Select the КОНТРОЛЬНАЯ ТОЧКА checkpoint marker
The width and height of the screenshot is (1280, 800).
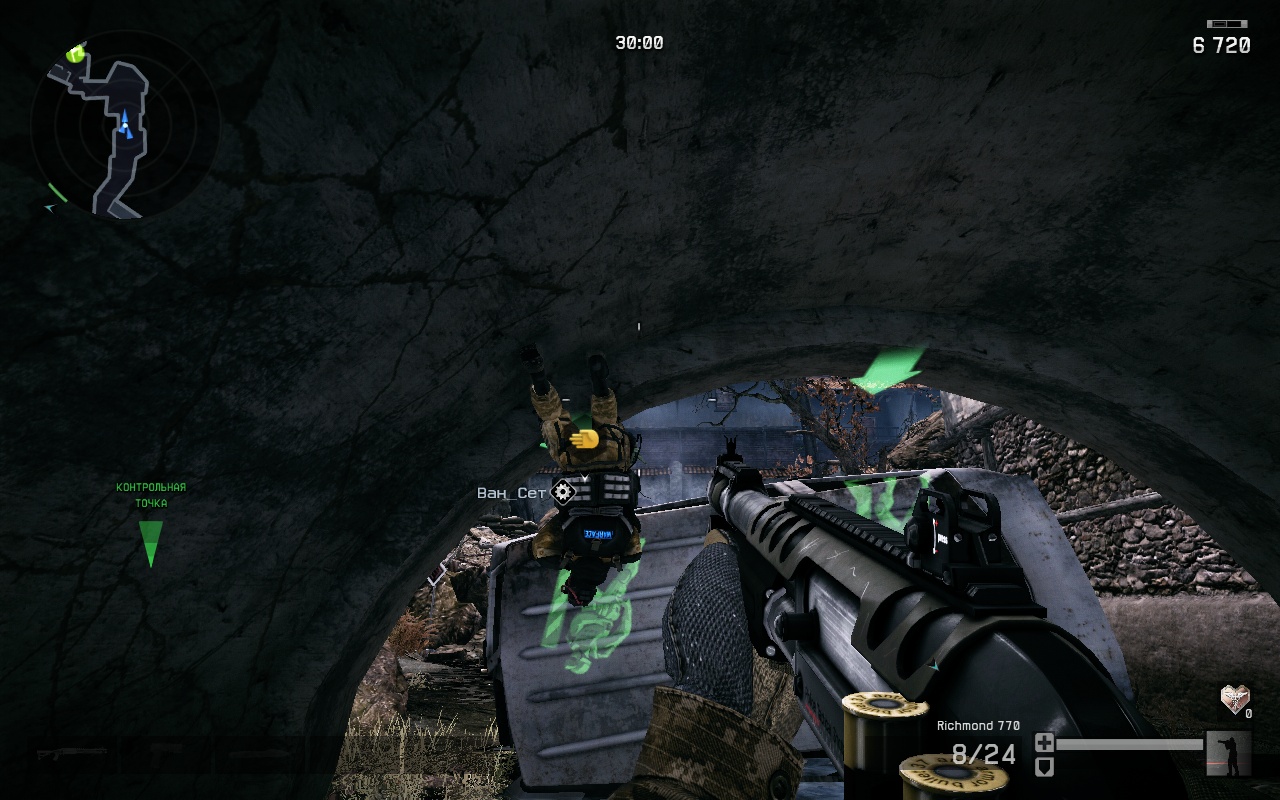[151, 541]
